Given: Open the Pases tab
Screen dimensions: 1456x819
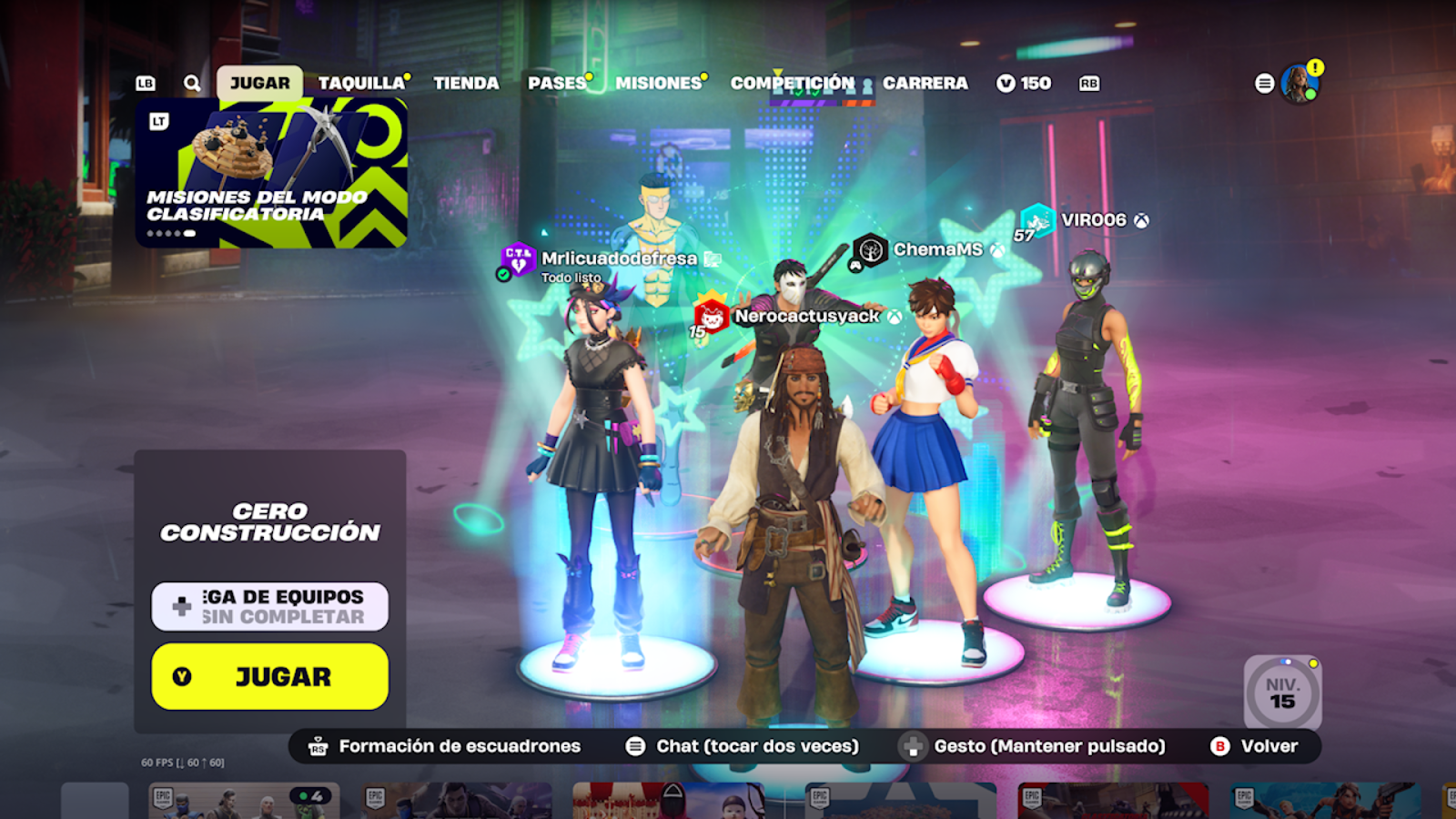Looking at the screenshot, I should click(x=557, y=83).
